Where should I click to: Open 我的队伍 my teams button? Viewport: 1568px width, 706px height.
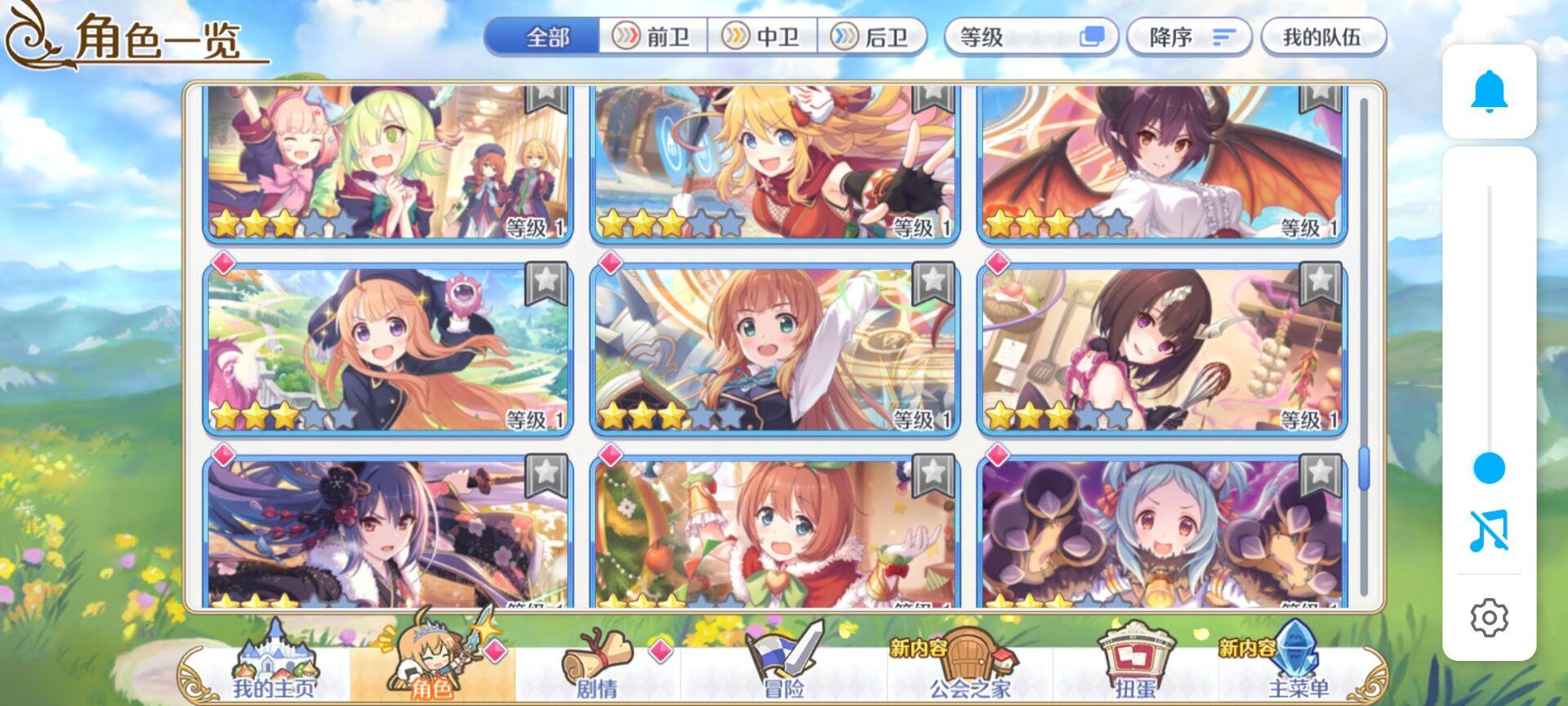click(x=1321, y=37)
